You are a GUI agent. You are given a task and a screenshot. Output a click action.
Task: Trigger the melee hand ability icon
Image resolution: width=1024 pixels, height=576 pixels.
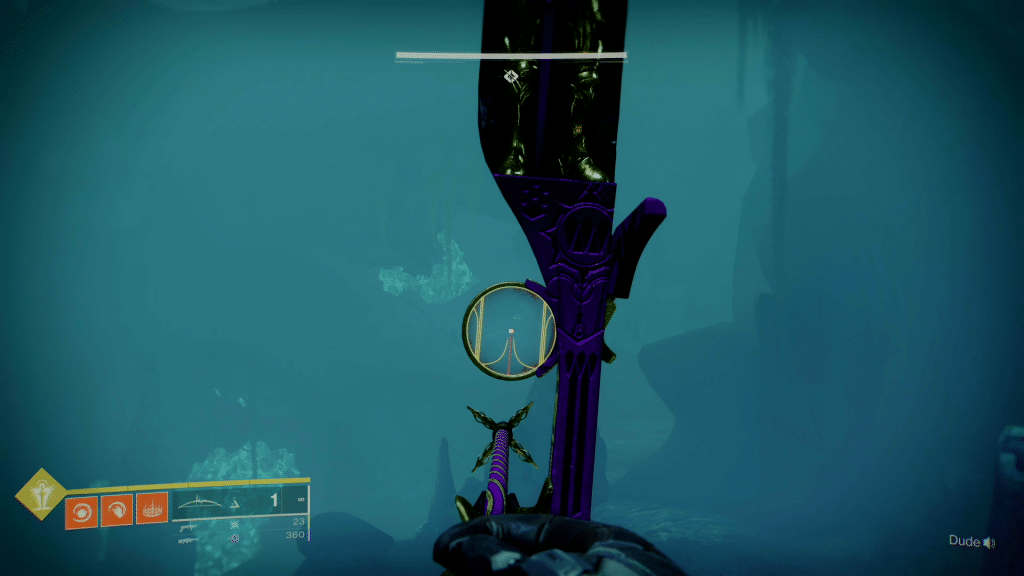click(x=116, y=510)
